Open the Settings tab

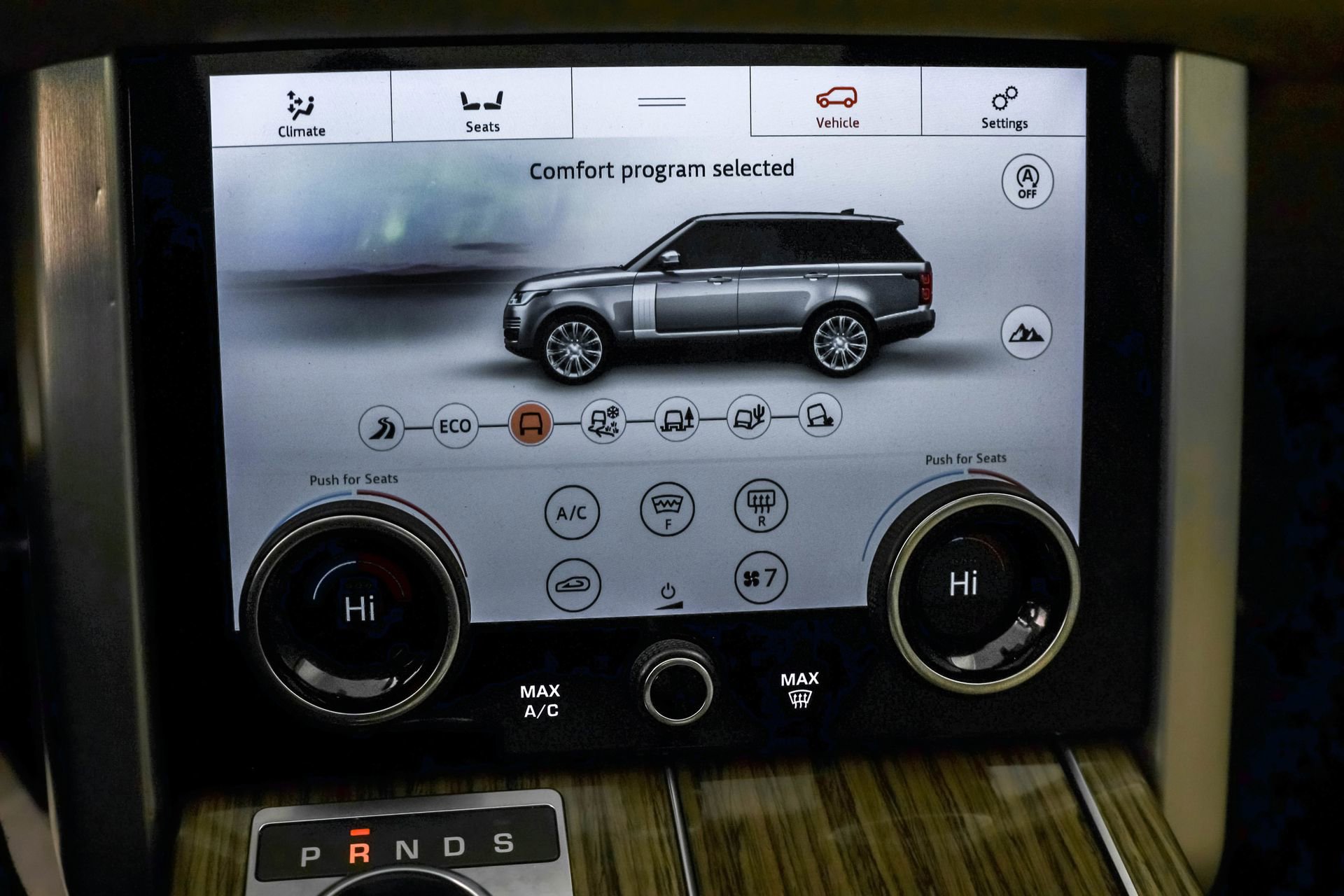coord(1004,105)
